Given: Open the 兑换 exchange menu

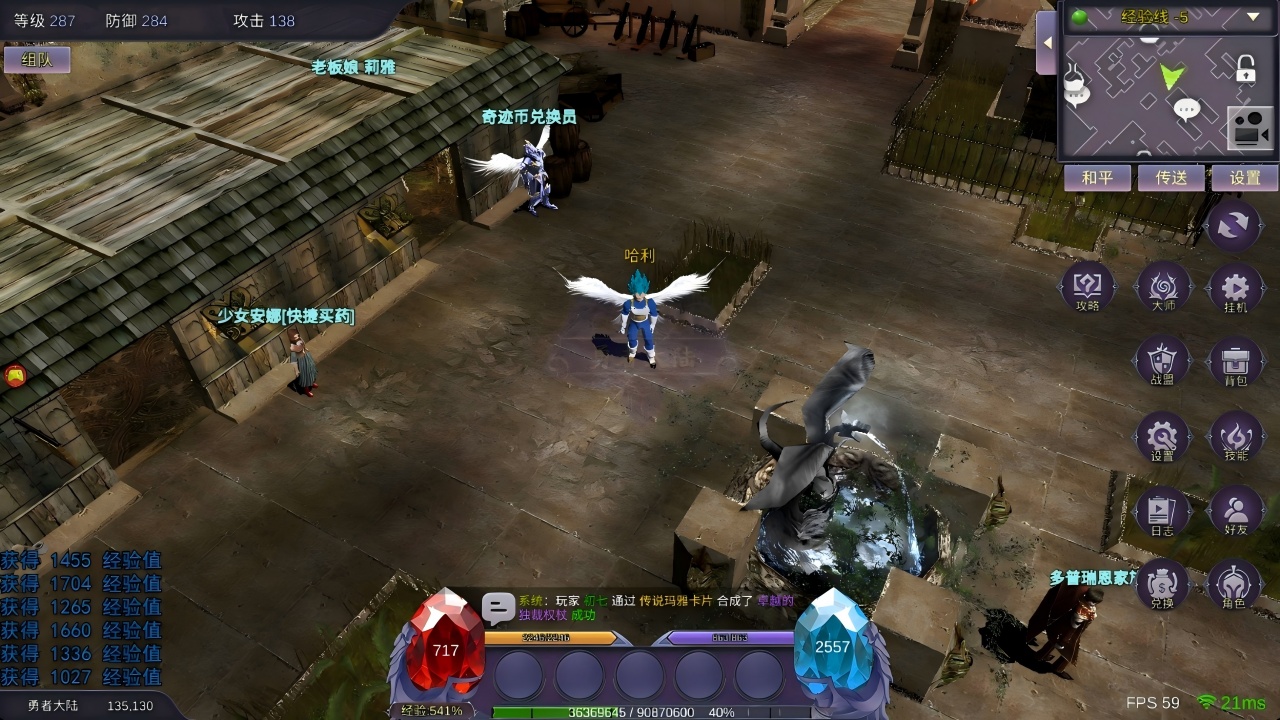Looking at the screenshot, I should click(x=1163, y=586).
